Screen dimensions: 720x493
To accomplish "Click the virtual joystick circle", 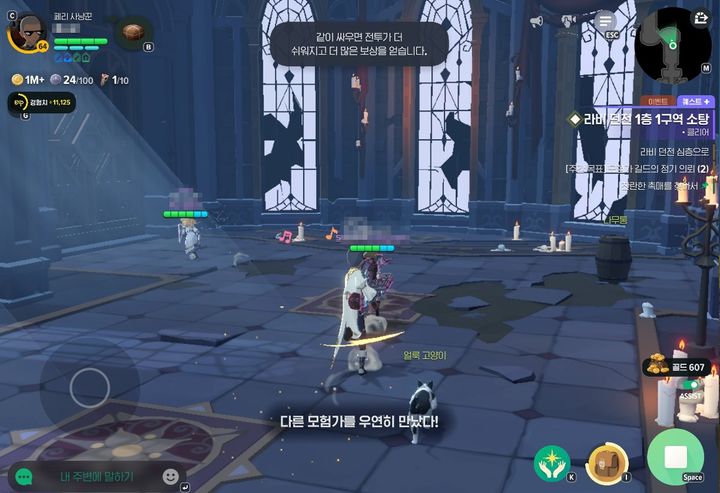I will 89,387.
